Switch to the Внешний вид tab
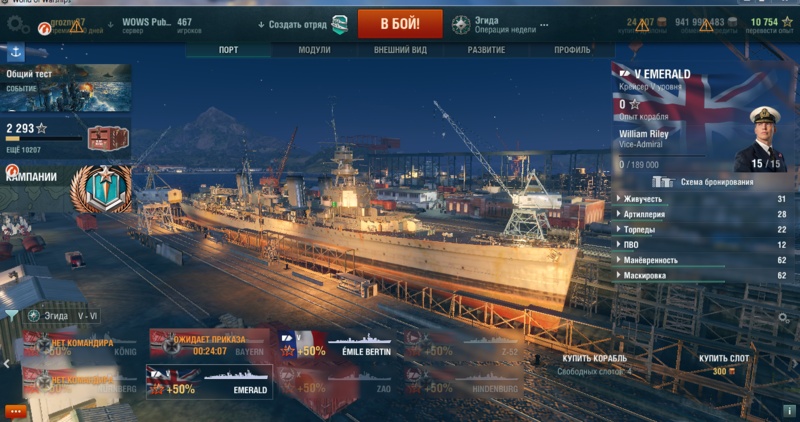This screenshot has height=422, width=800. click(x=400, y=49)
